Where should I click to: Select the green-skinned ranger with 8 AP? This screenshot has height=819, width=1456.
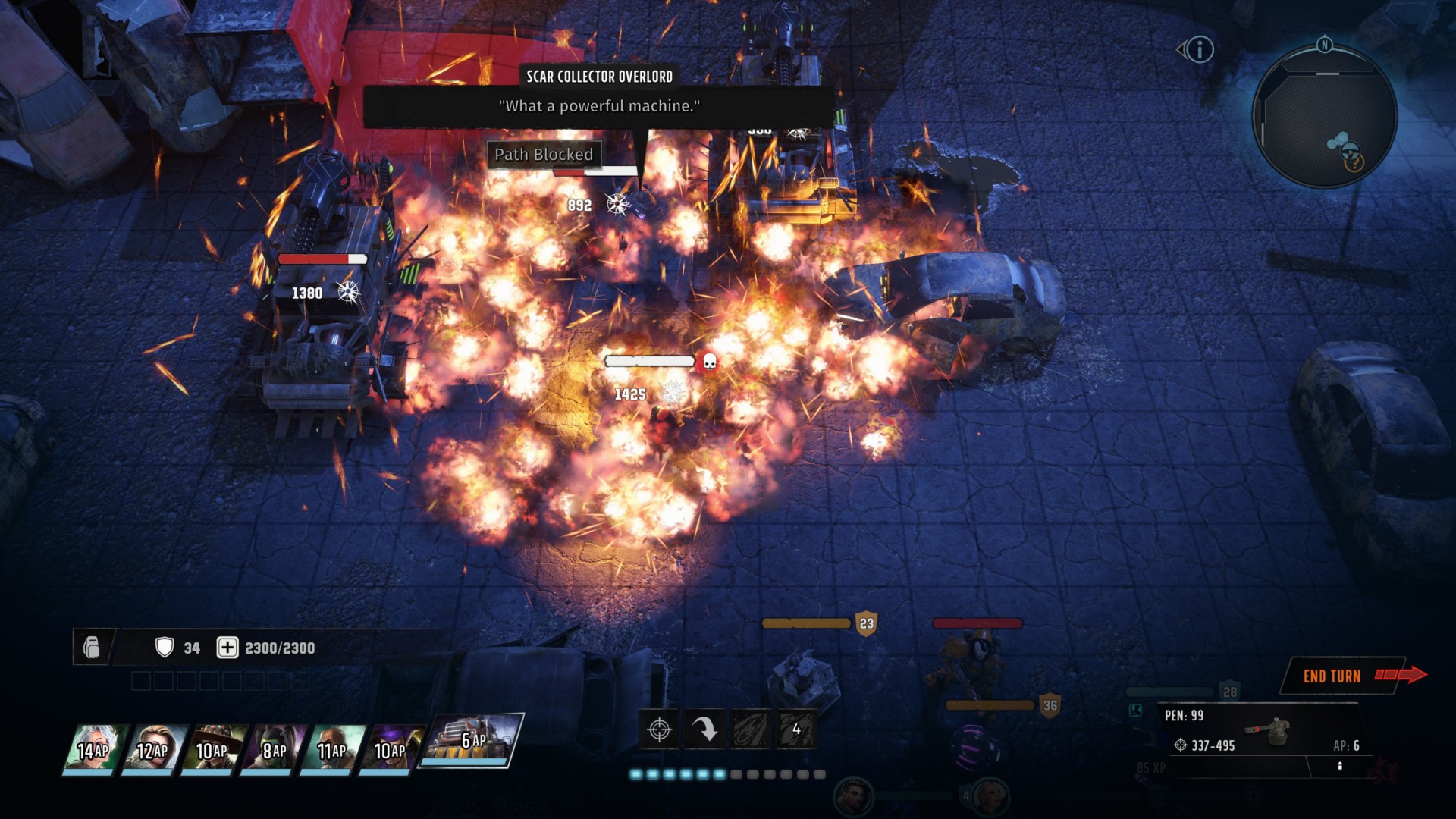point(271,749)
